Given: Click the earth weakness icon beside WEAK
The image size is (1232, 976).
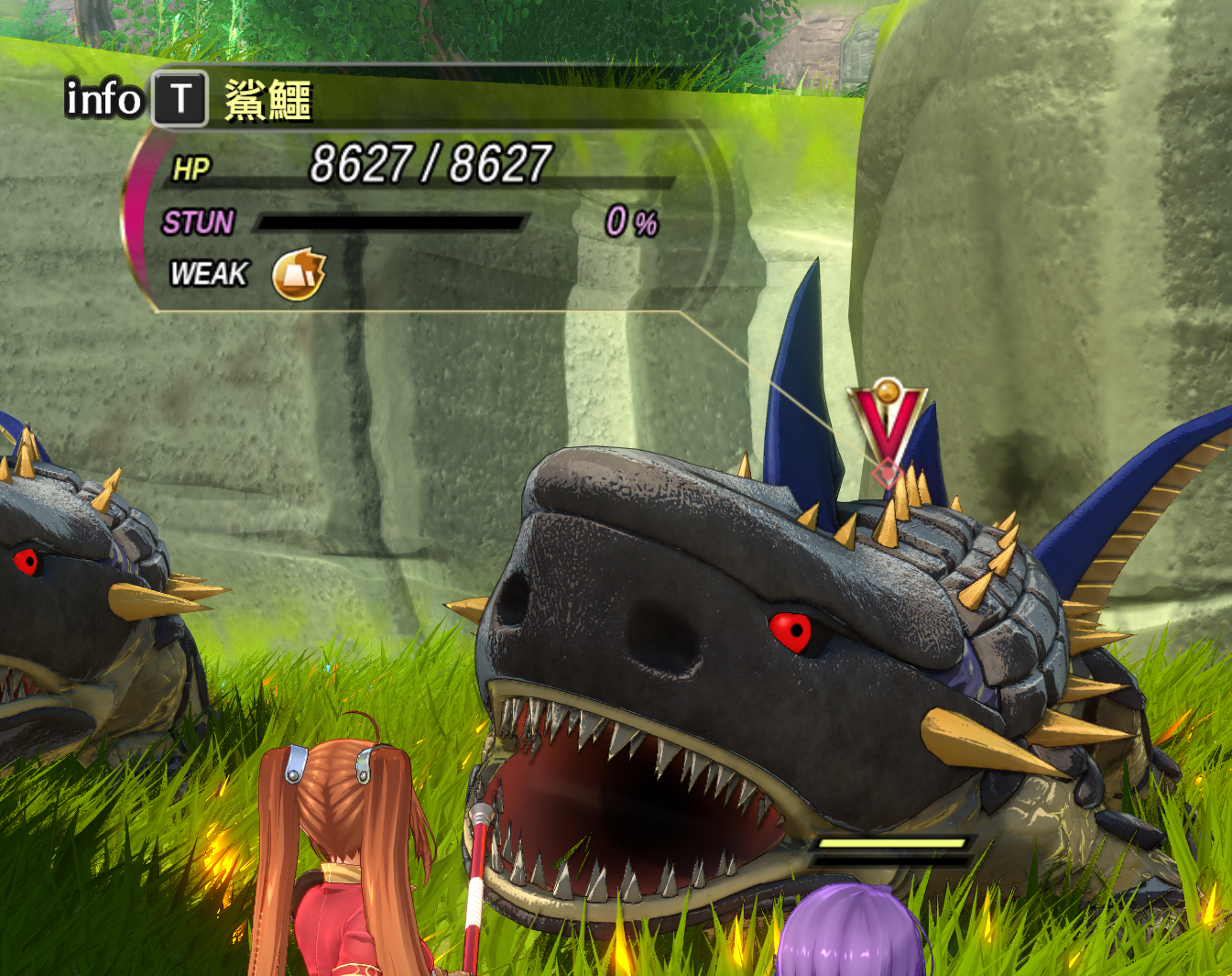Looking at the screenshot, I should [x=299, y=274].
